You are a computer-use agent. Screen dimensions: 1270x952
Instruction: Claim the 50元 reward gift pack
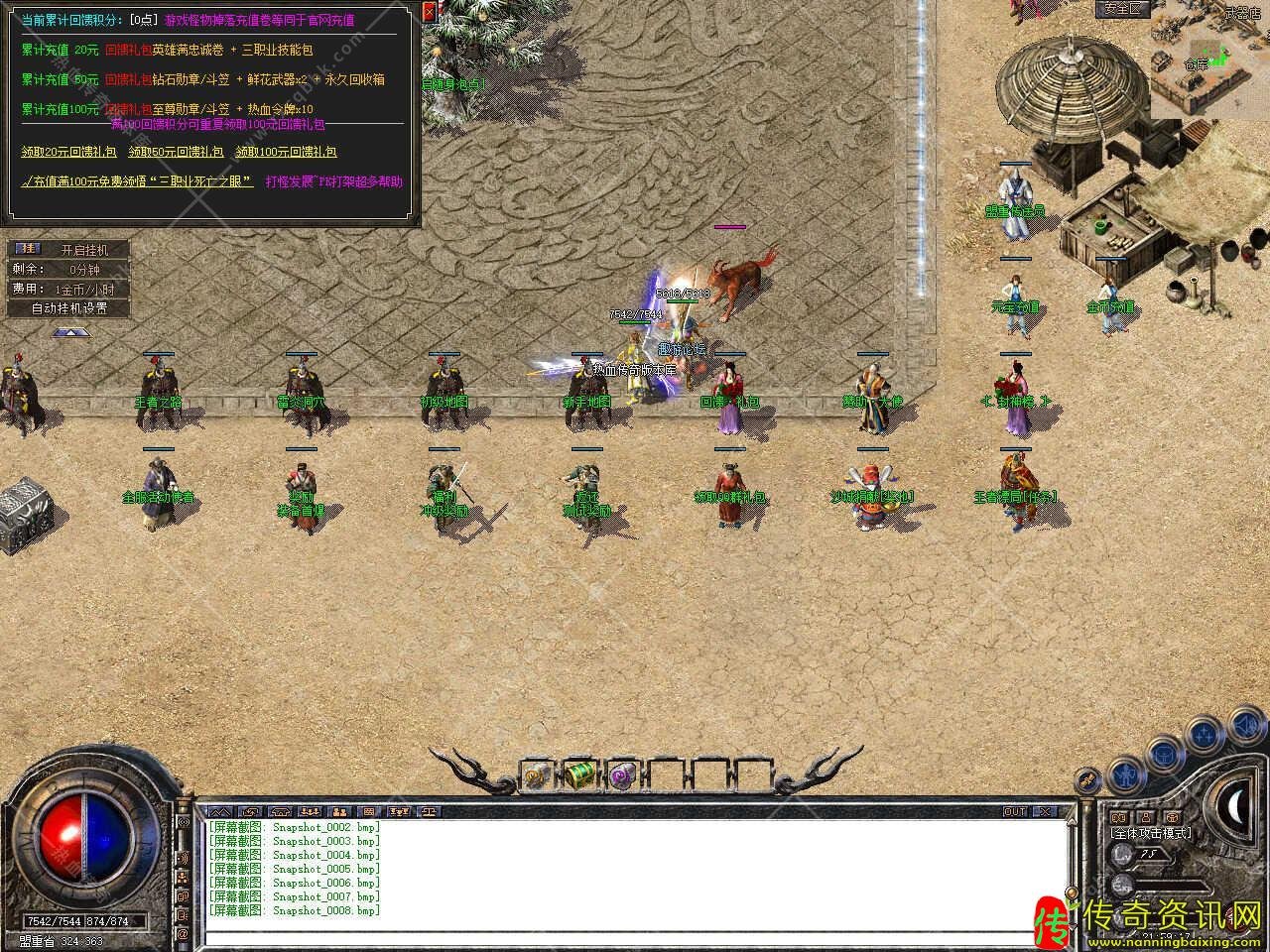[x=176, y=152]
